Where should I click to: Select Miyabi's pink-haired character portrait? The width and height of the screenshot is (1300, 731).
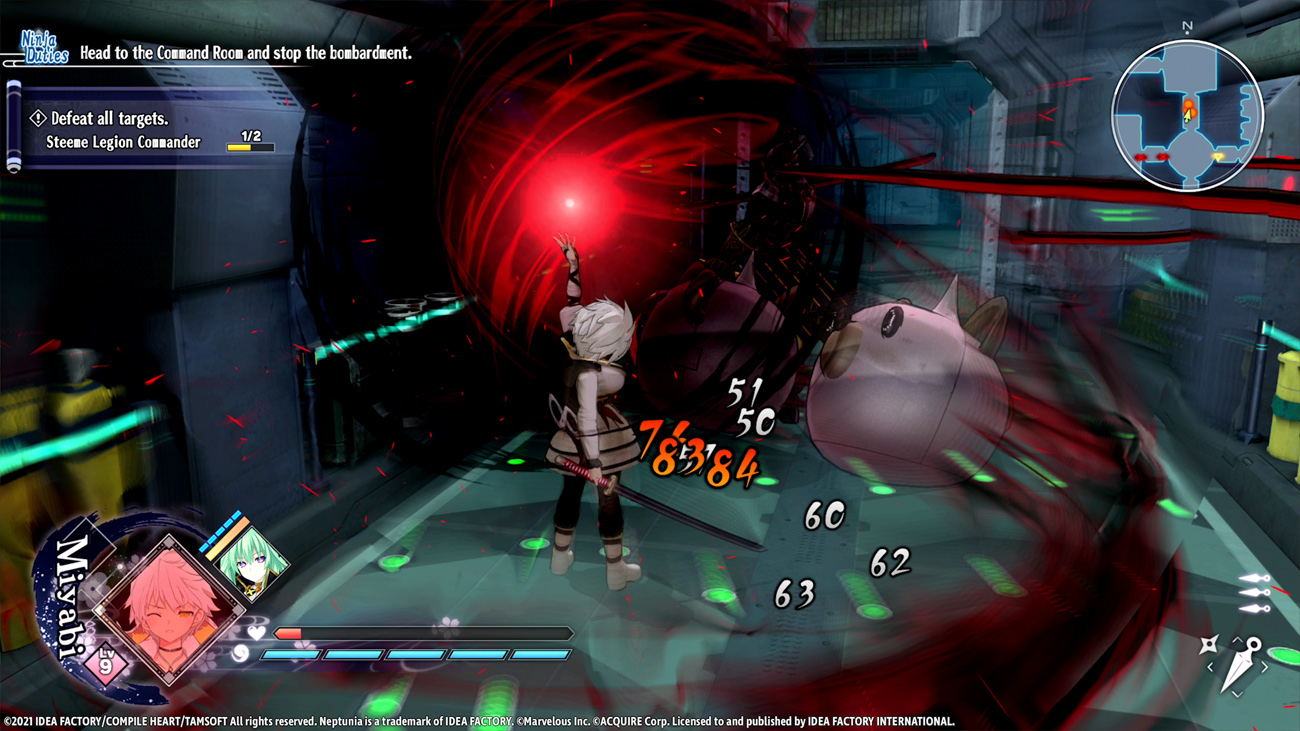(x=169, y=607)
